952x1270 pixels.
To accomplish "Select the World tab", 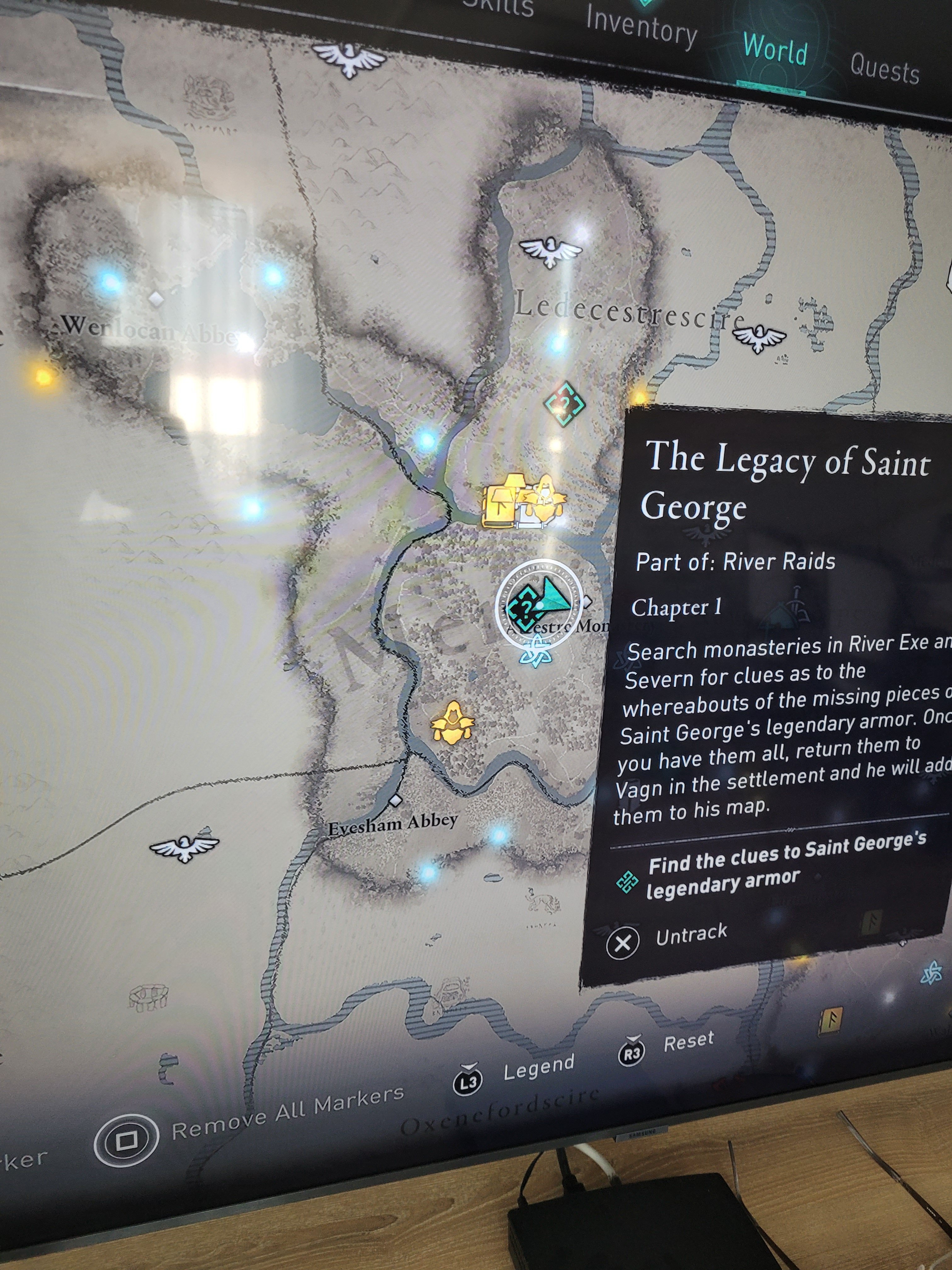I will tap(775, 50).
